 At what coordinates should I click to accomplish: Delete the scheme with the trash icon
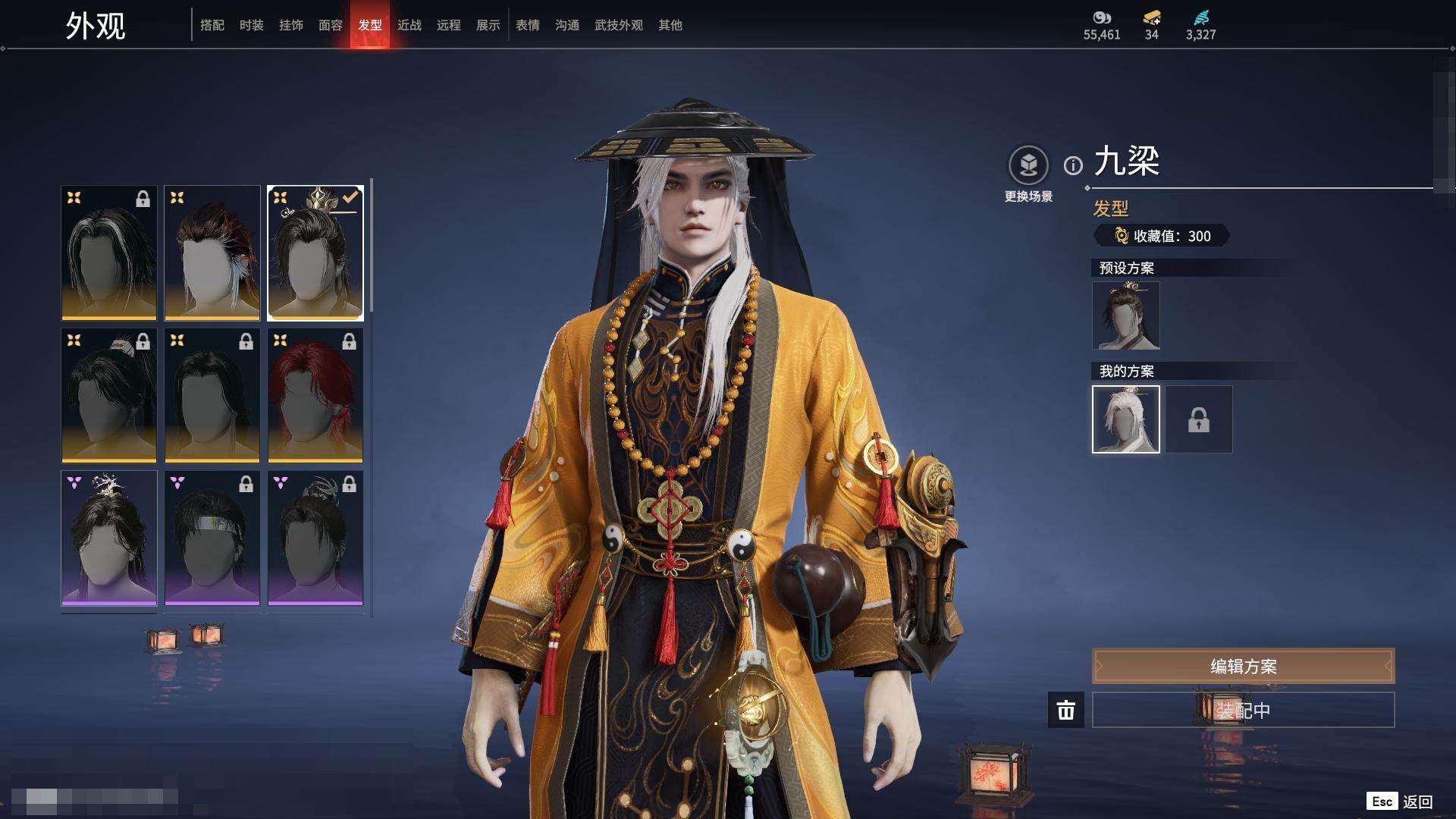(x=1066, y=710)
